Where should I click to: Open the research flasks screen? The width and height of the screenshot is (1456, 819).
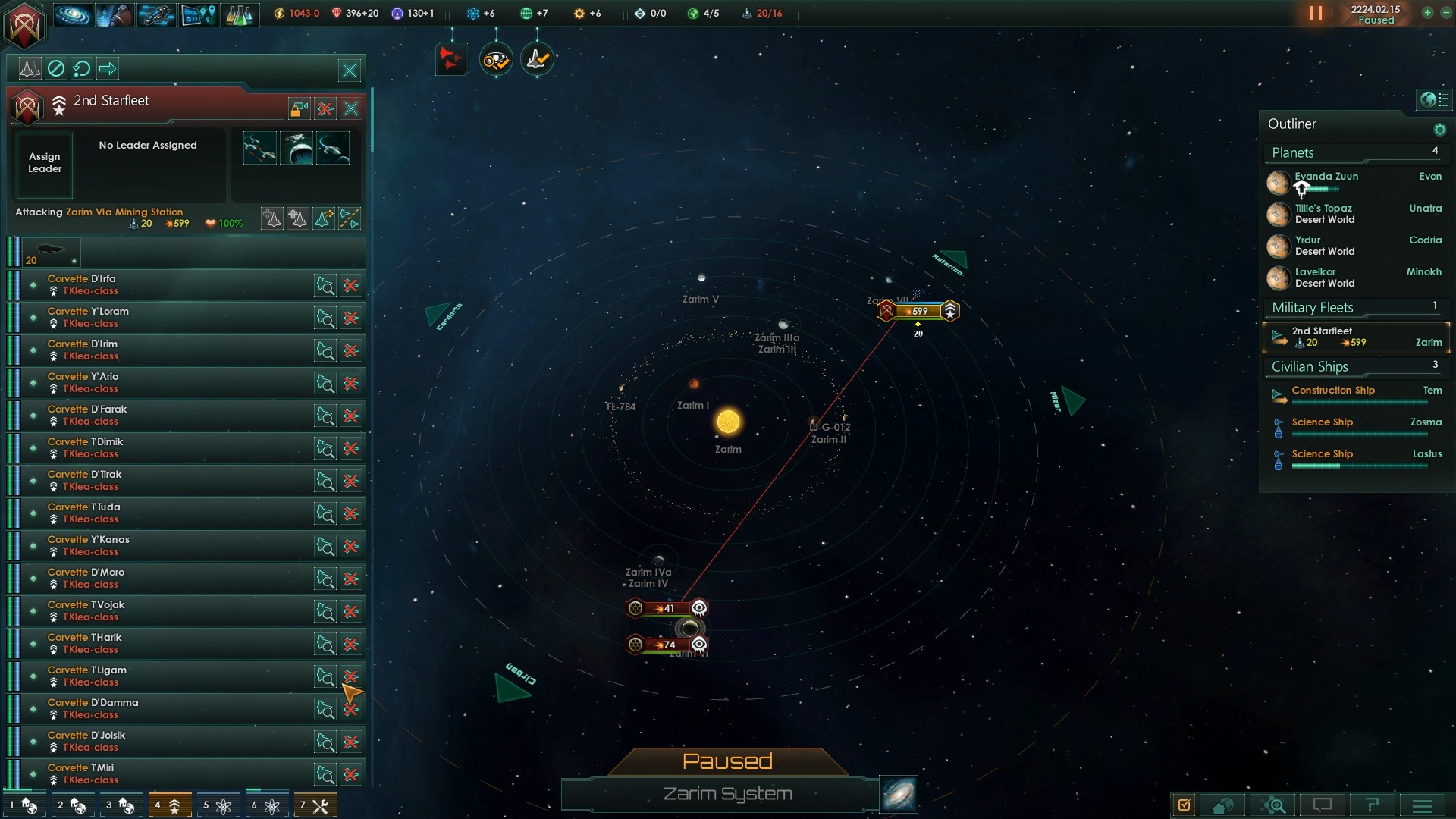tap(238, 14)
